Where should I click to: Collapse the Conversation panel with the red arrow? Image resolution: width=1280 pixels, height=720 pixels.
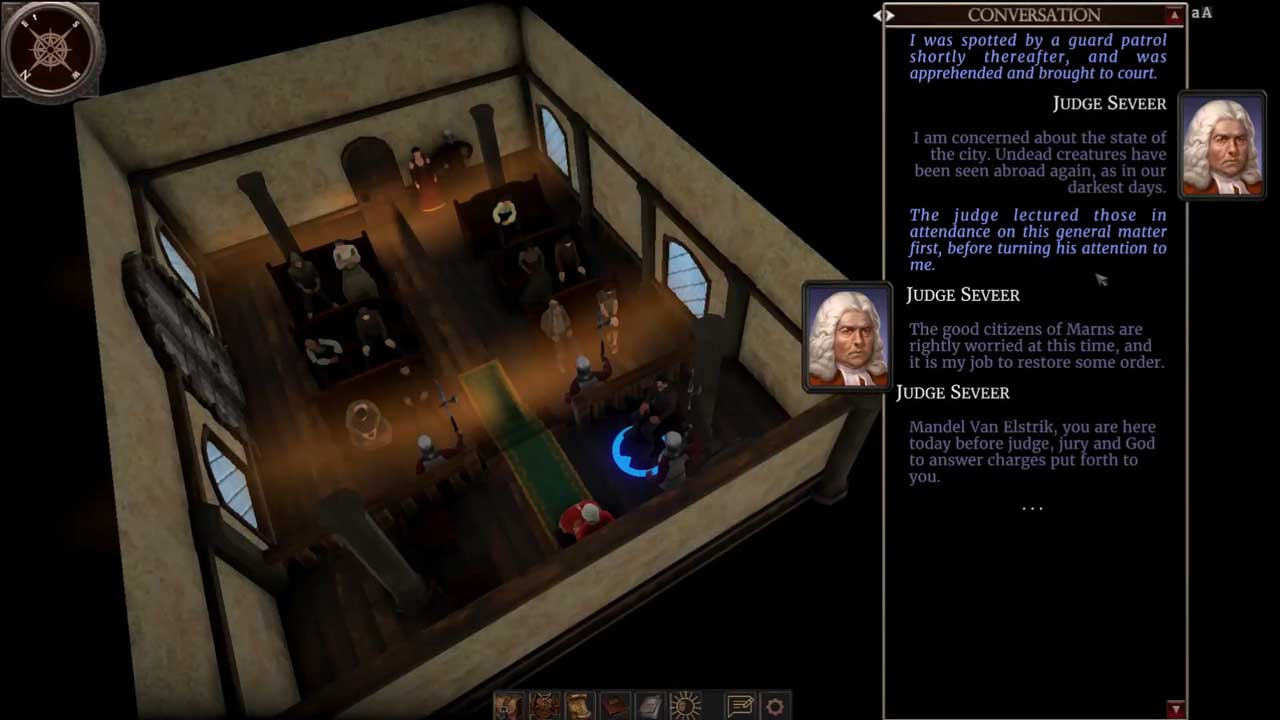coord(1174,15)
